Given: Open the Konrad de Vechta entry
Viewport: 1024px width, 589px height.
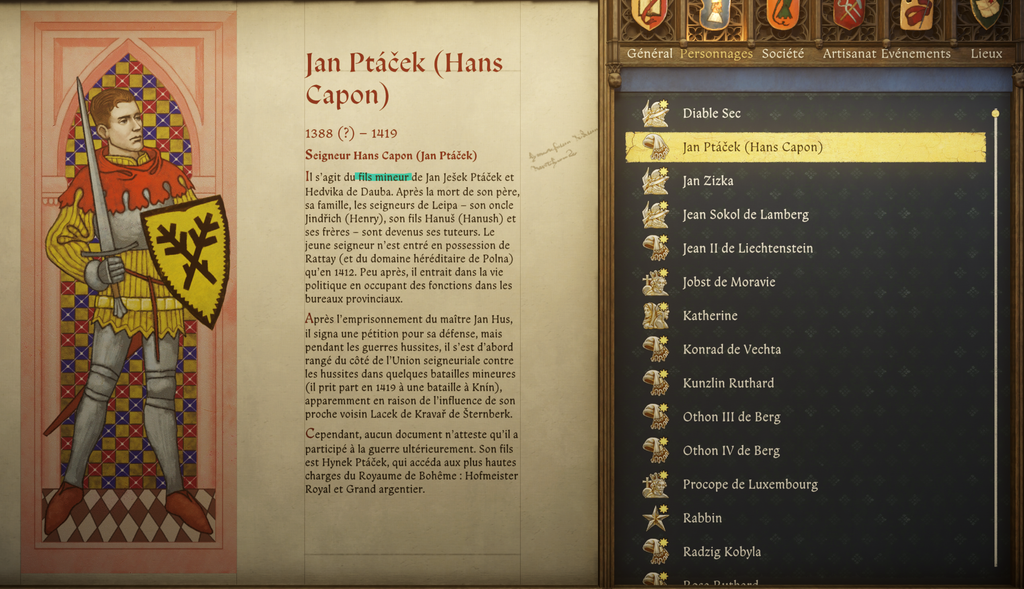Looking at the screenshot, I should [x=731, y=349].
